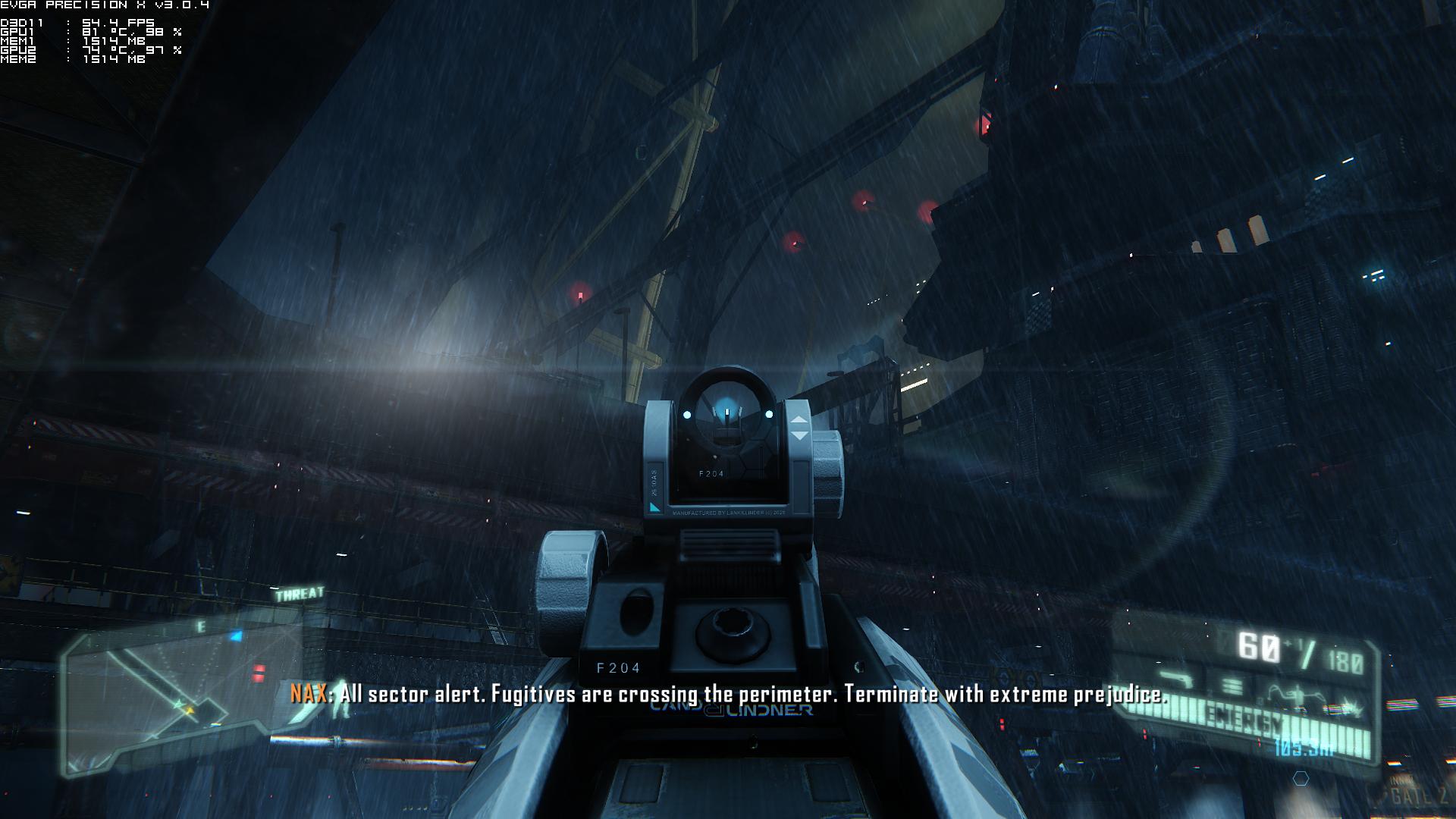1456x819 pixels.
Task: Click the explosive grenade icon
Action: tap(1351, 708)
